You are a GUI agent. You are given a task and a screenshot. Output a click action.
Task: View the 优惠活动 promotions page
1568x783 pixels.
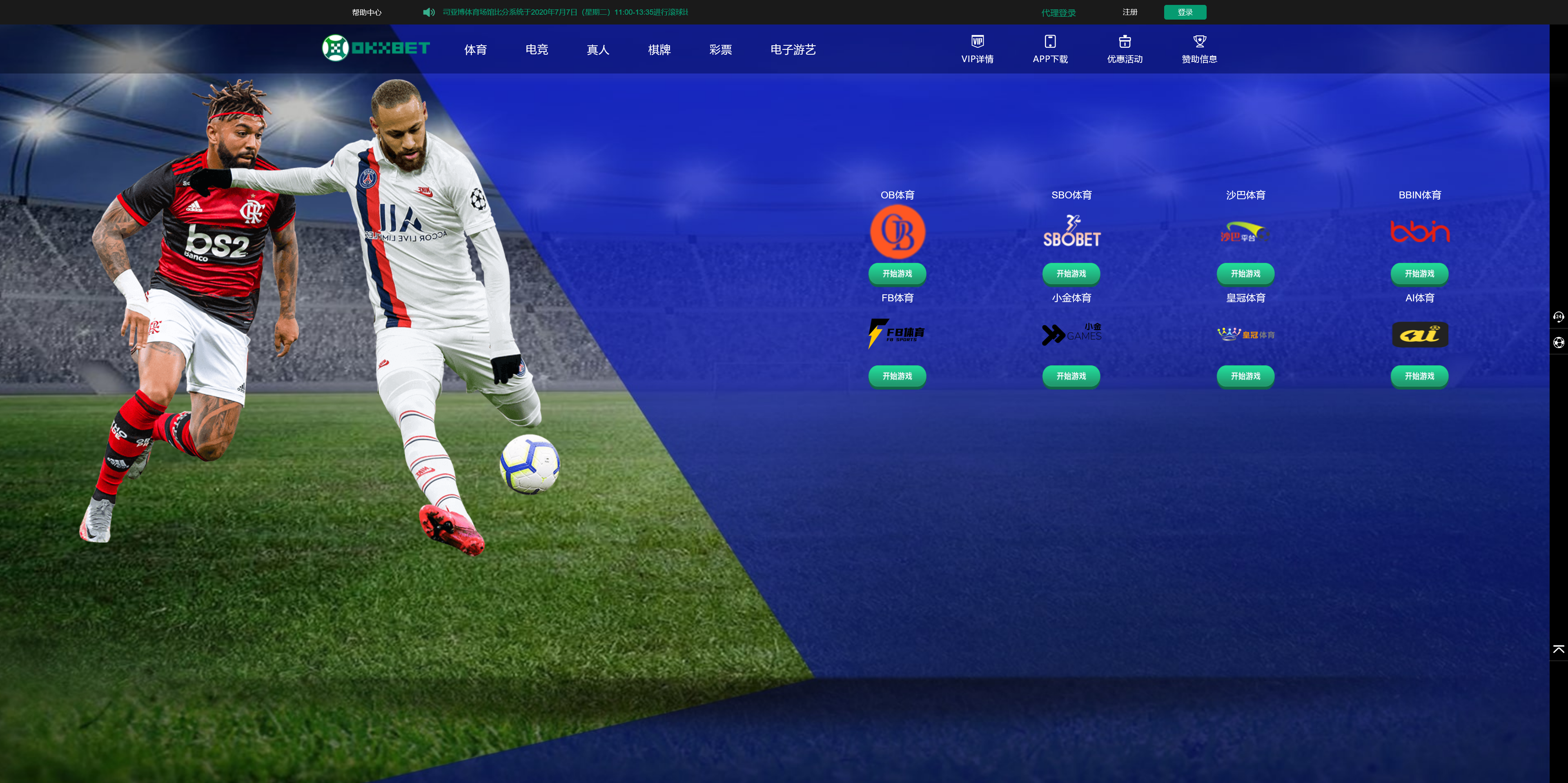[1124, 49]
